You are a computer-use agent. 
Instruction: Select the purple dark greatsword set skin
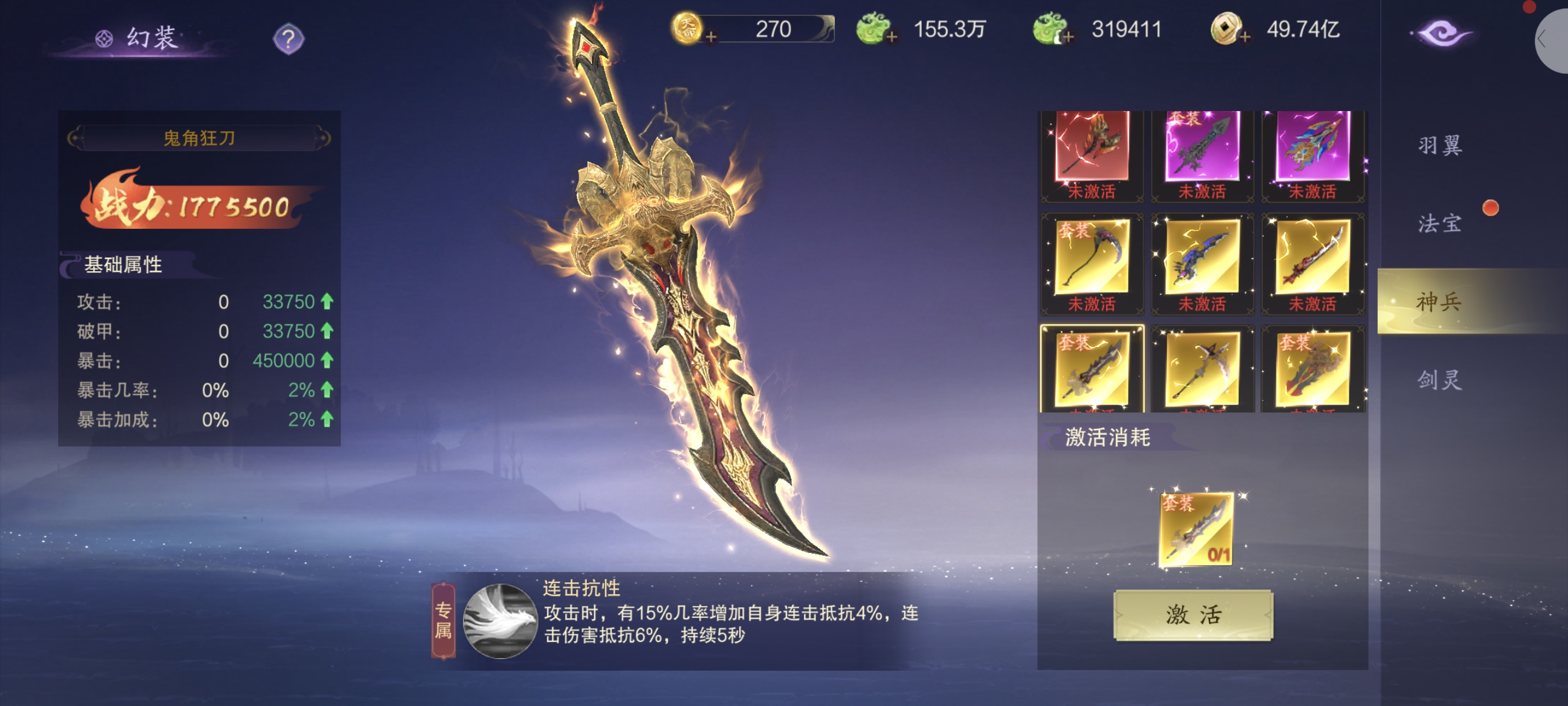[x=1201, y=149]
